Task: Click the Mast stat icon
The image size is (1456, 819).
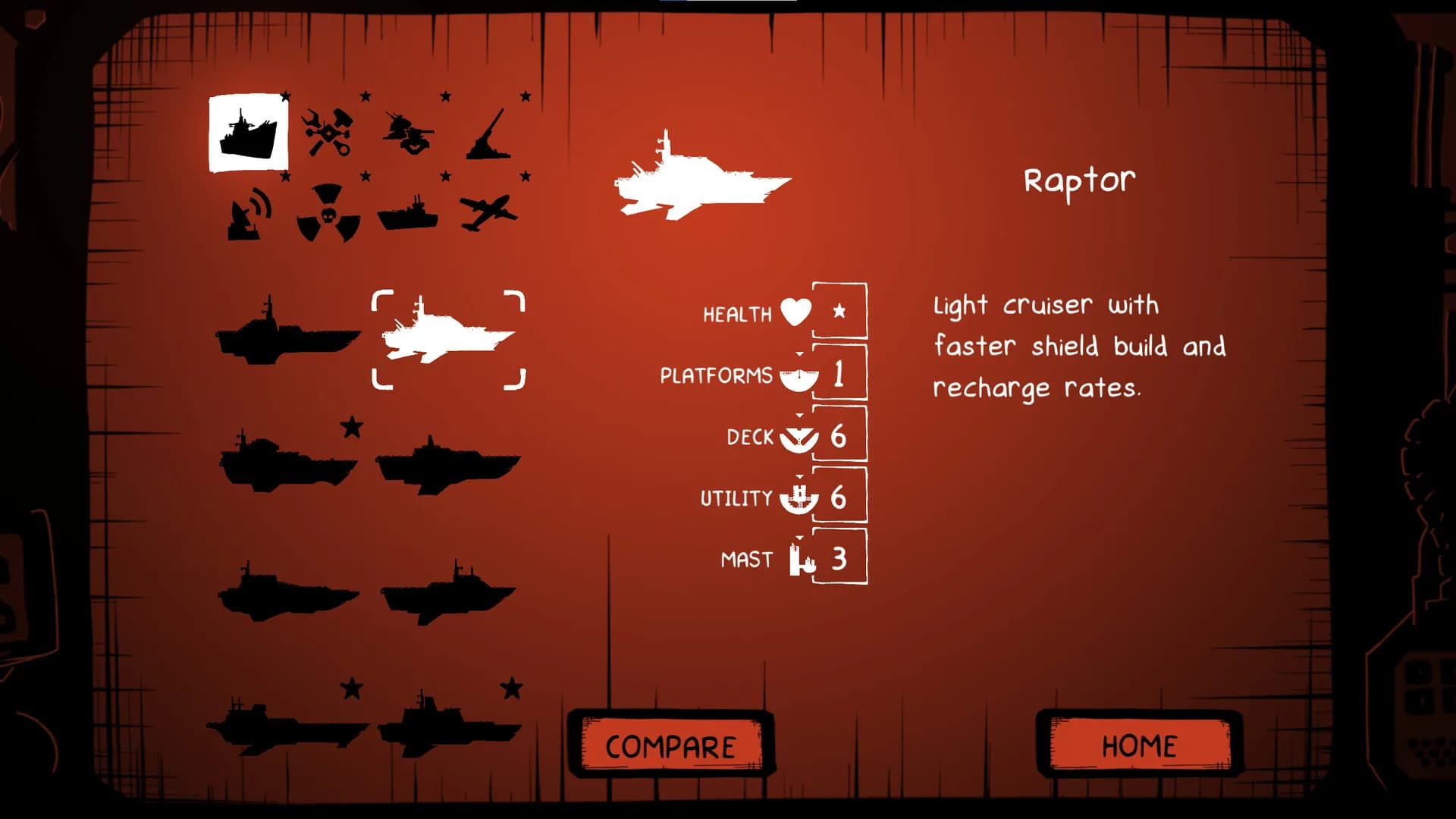Action: click(x=797, y=559)
